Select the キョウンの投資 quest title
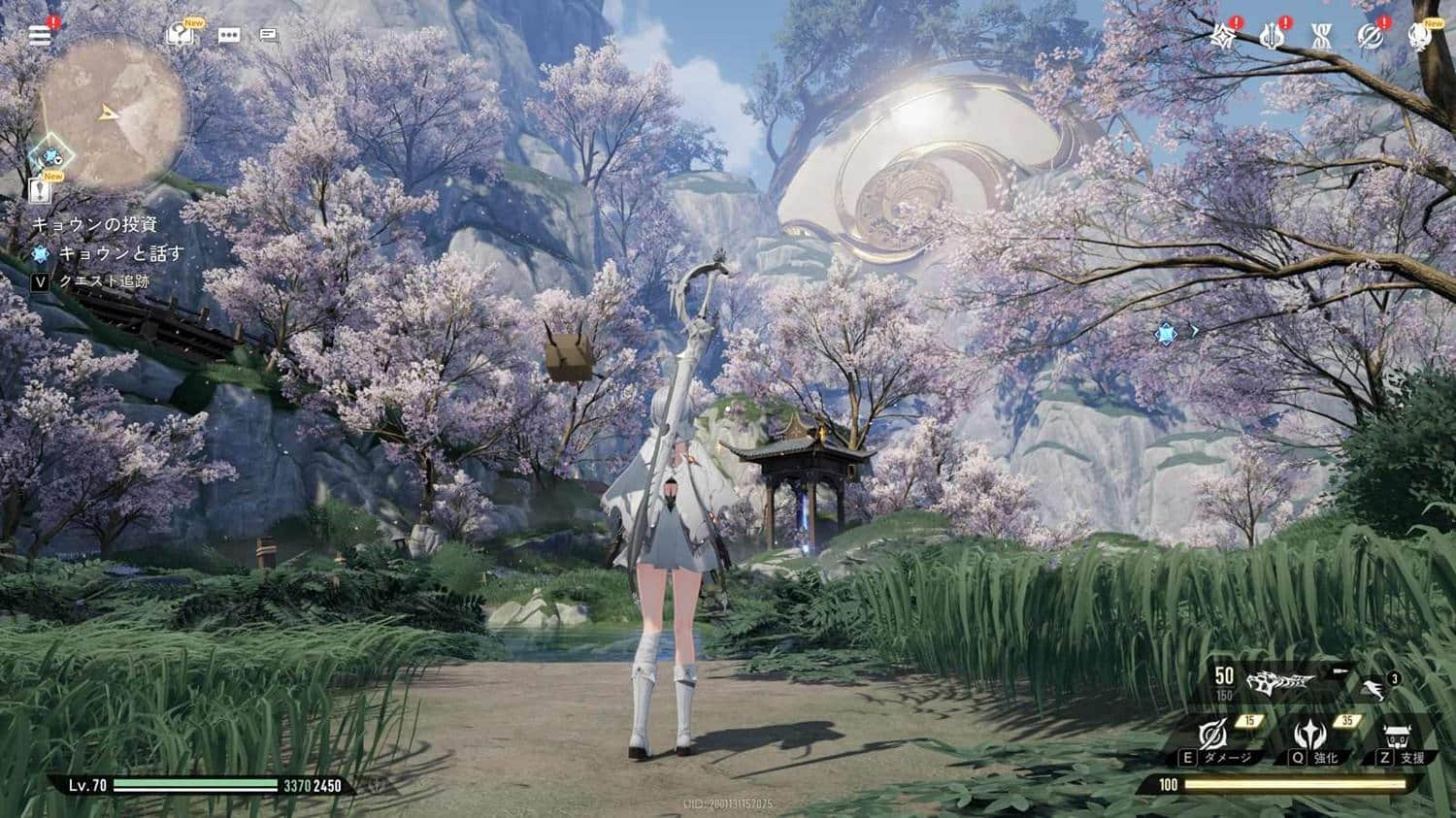 95,224
